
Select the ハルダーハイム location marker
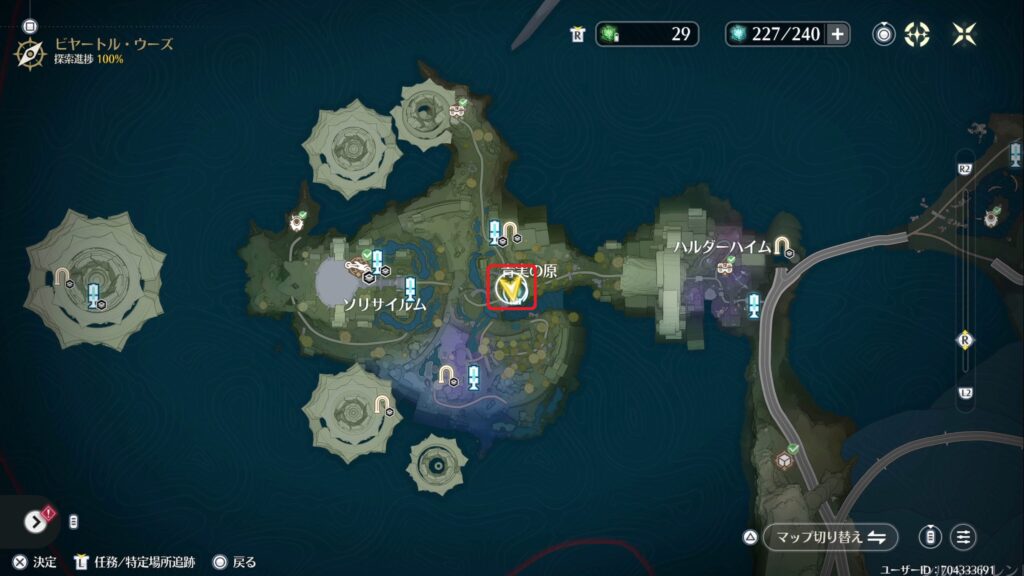(x=780, y=246)
